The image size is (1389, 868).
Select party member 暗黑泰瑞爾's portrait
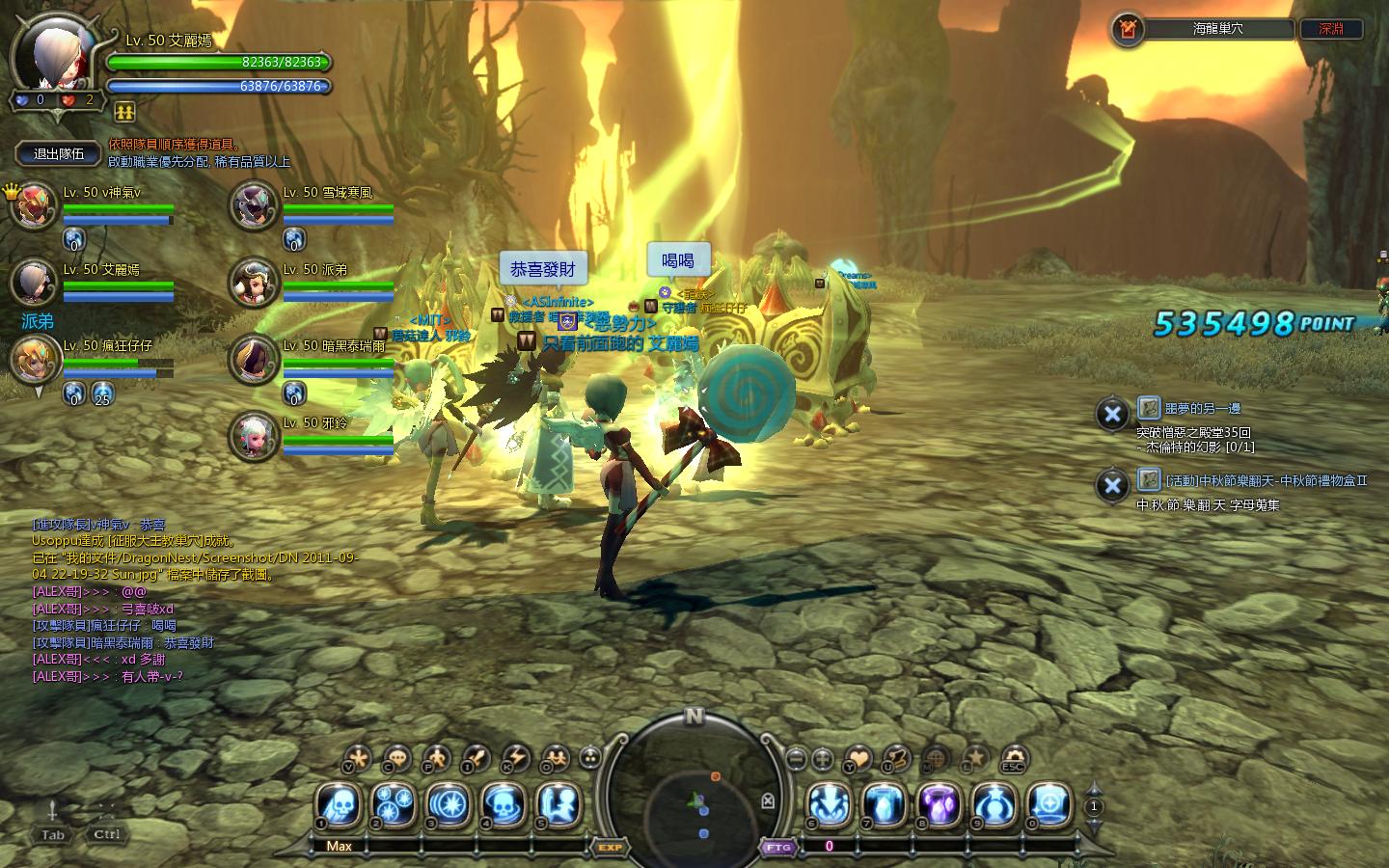(x=255, y=359)
